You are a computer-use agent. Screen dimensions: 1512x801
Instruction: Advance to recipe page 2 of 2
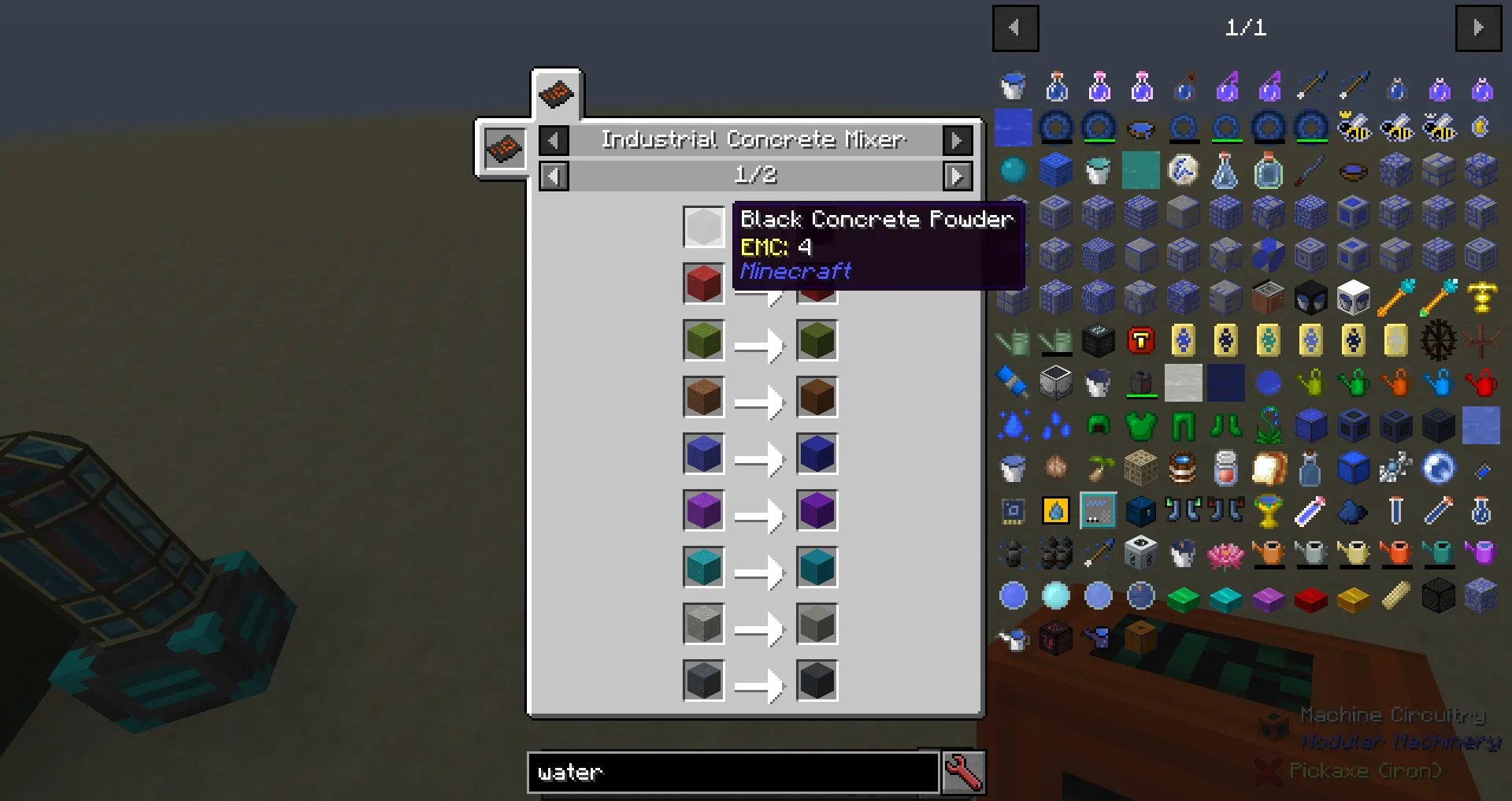[958, 176]
